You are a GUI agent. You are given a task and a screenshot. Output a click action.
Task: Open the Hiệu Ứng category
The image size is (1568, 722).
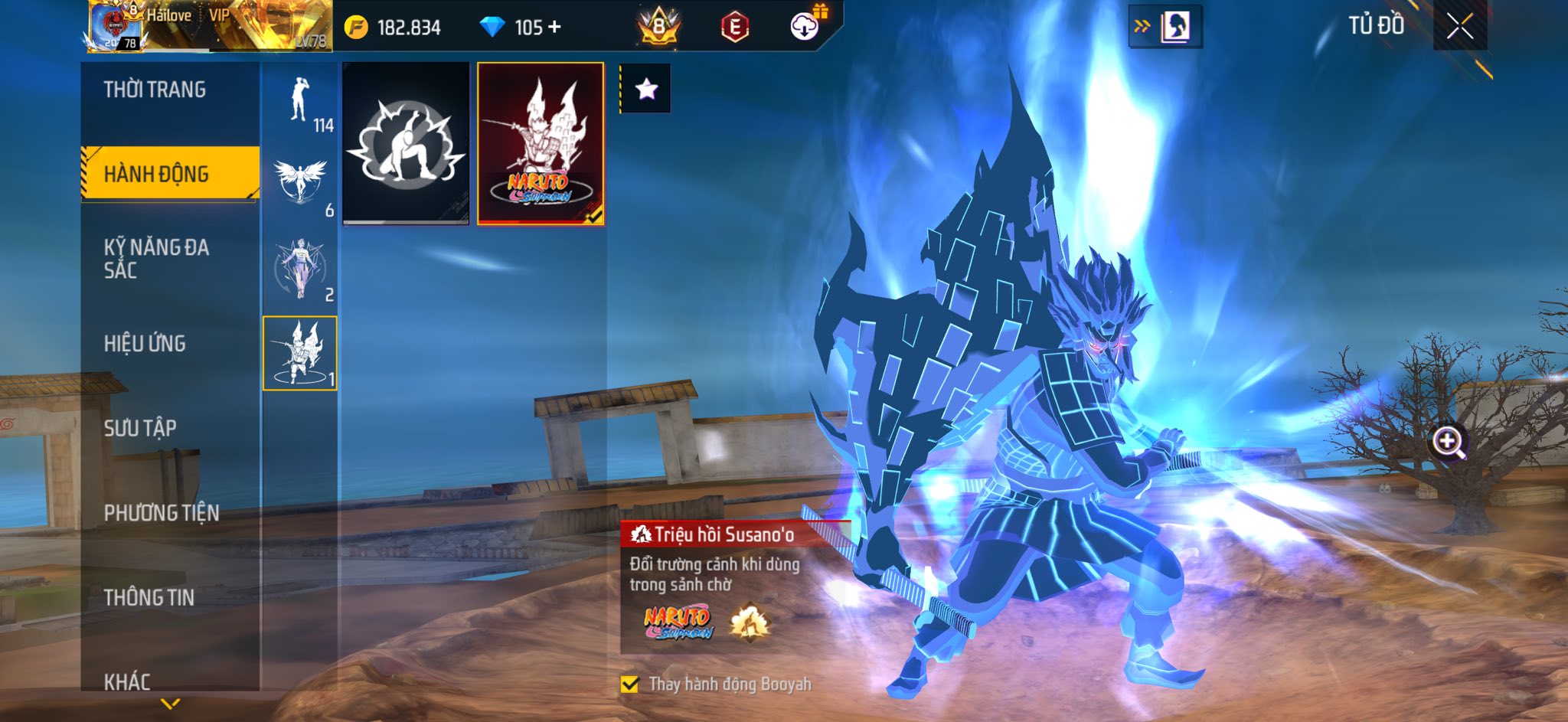click(145, 343)
